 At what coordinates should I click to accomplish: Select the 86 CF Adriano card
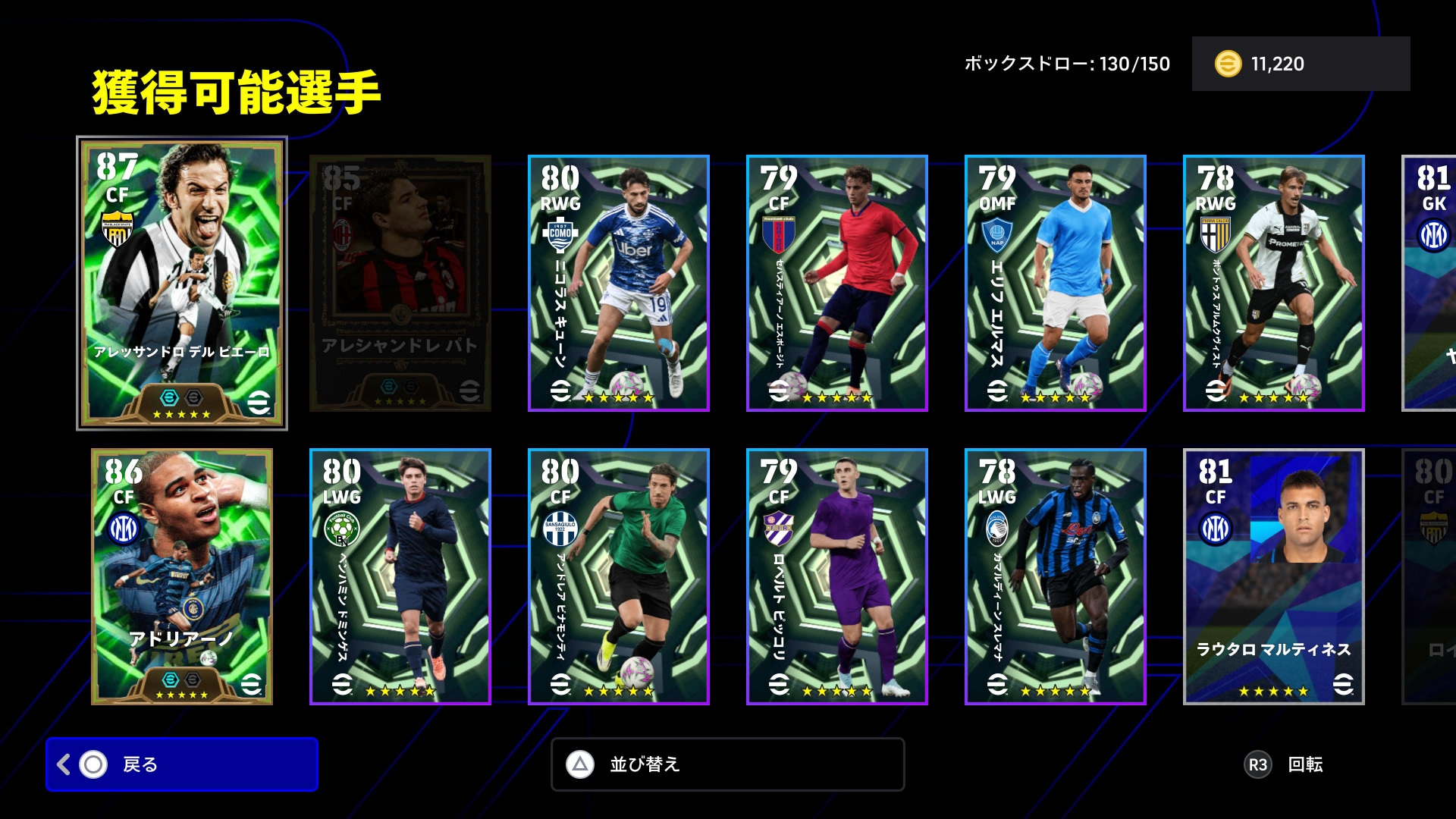click(182, 576)
